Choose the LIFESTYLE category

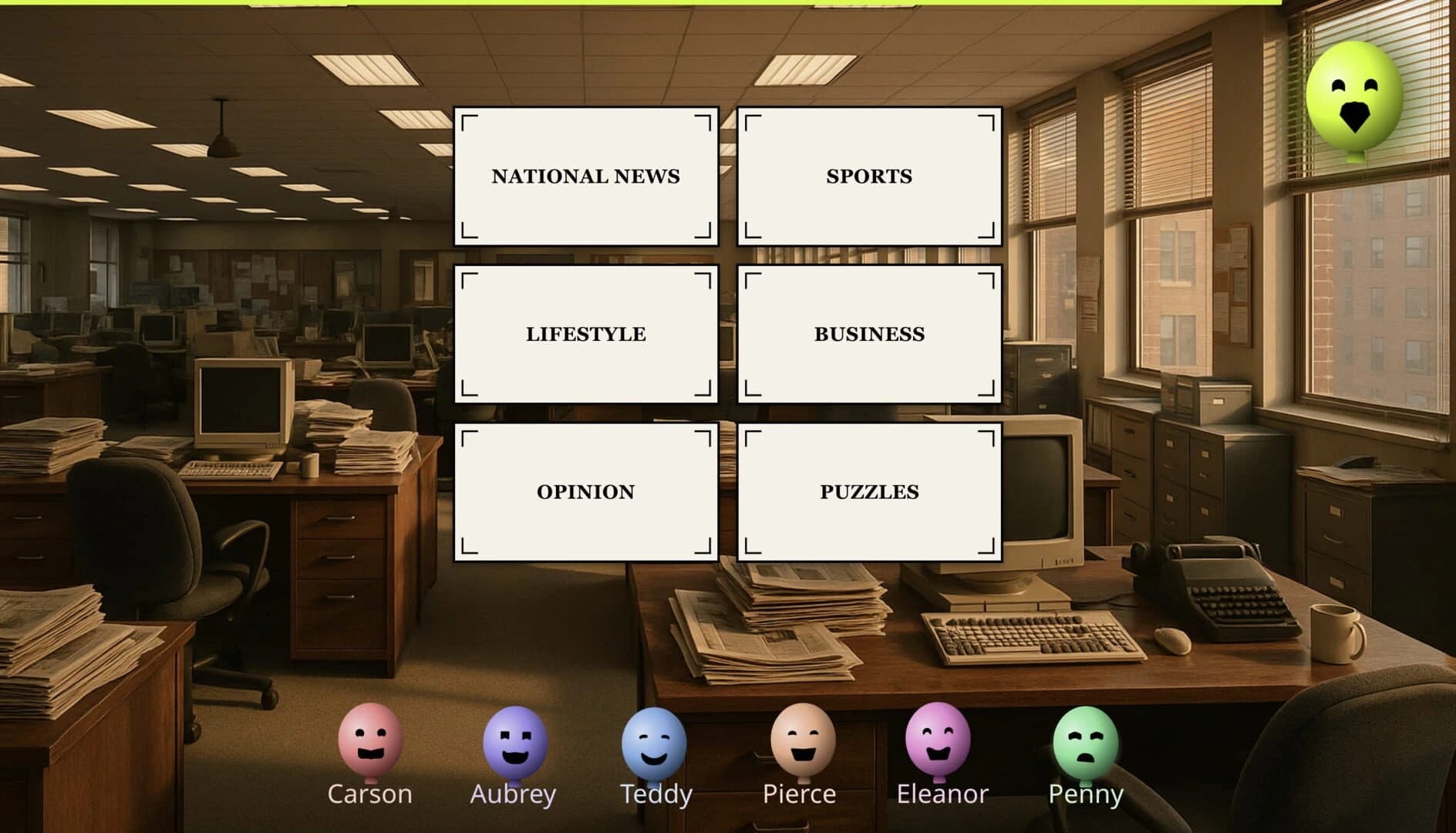pos(587,333)
